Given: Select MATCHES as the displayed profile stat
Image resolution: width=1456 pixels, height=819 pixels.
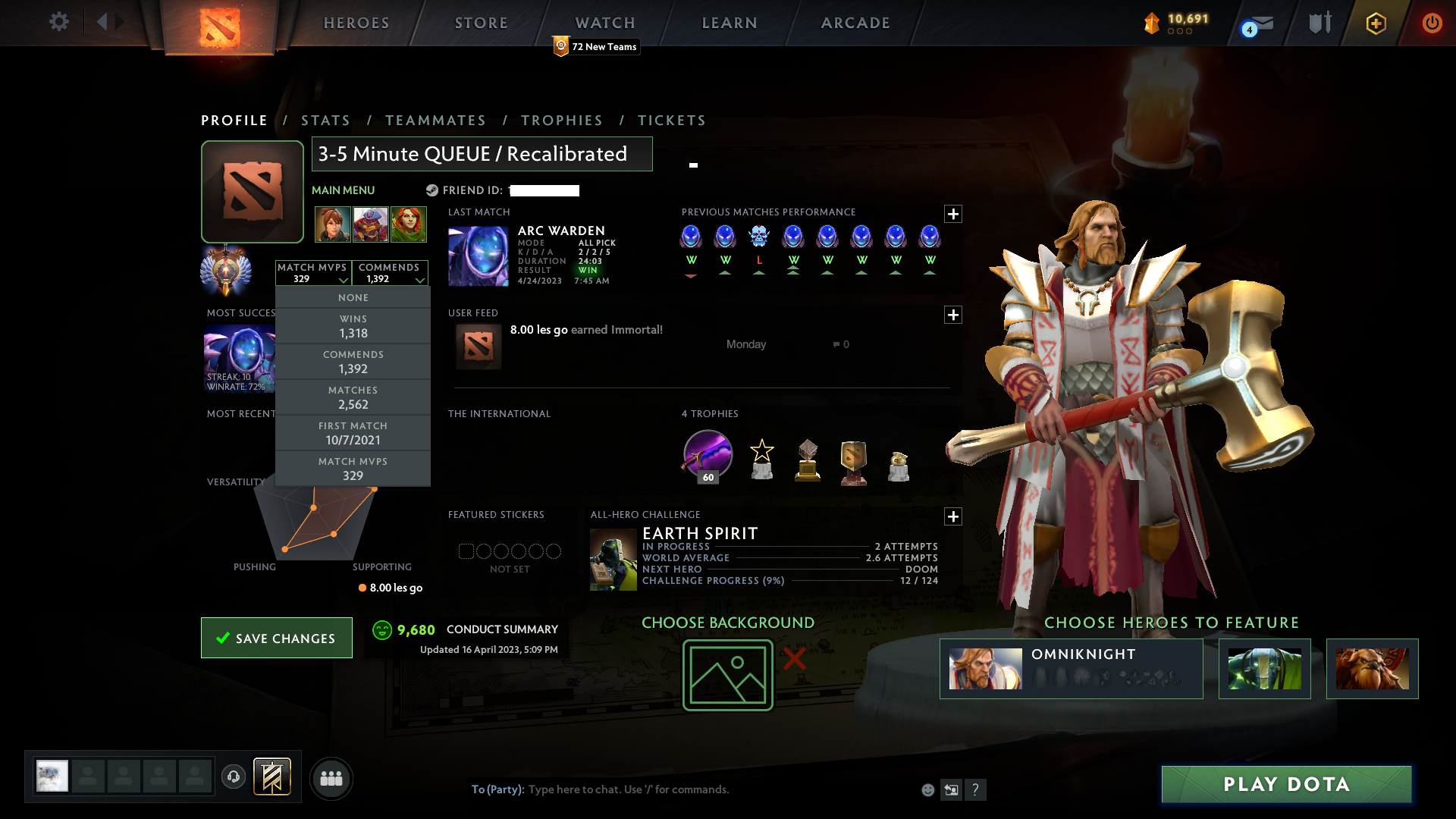Looking at the screenshot, I should [x=353, y=397].
